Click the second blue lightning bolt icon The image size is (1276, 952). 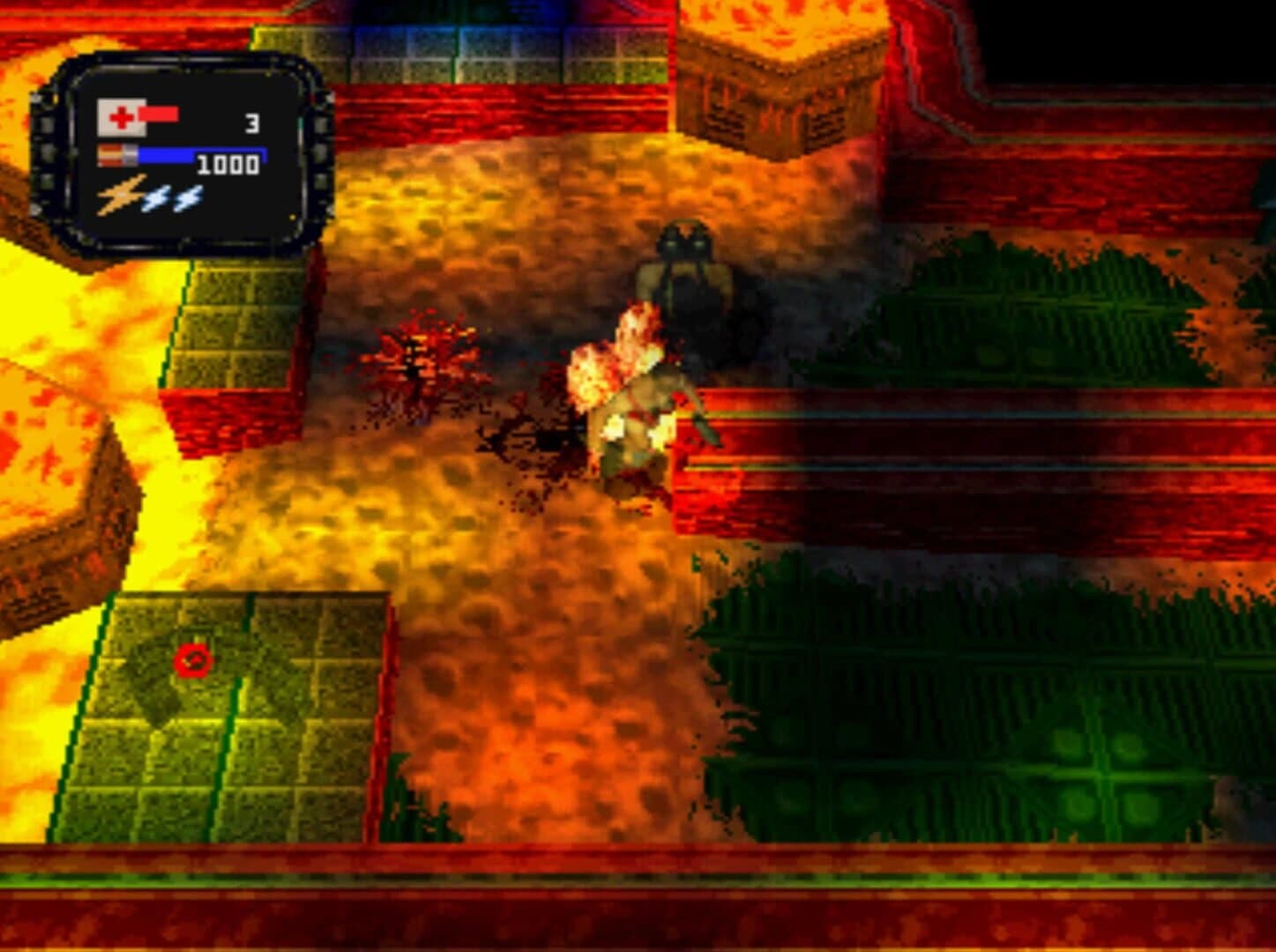[190, 196]
